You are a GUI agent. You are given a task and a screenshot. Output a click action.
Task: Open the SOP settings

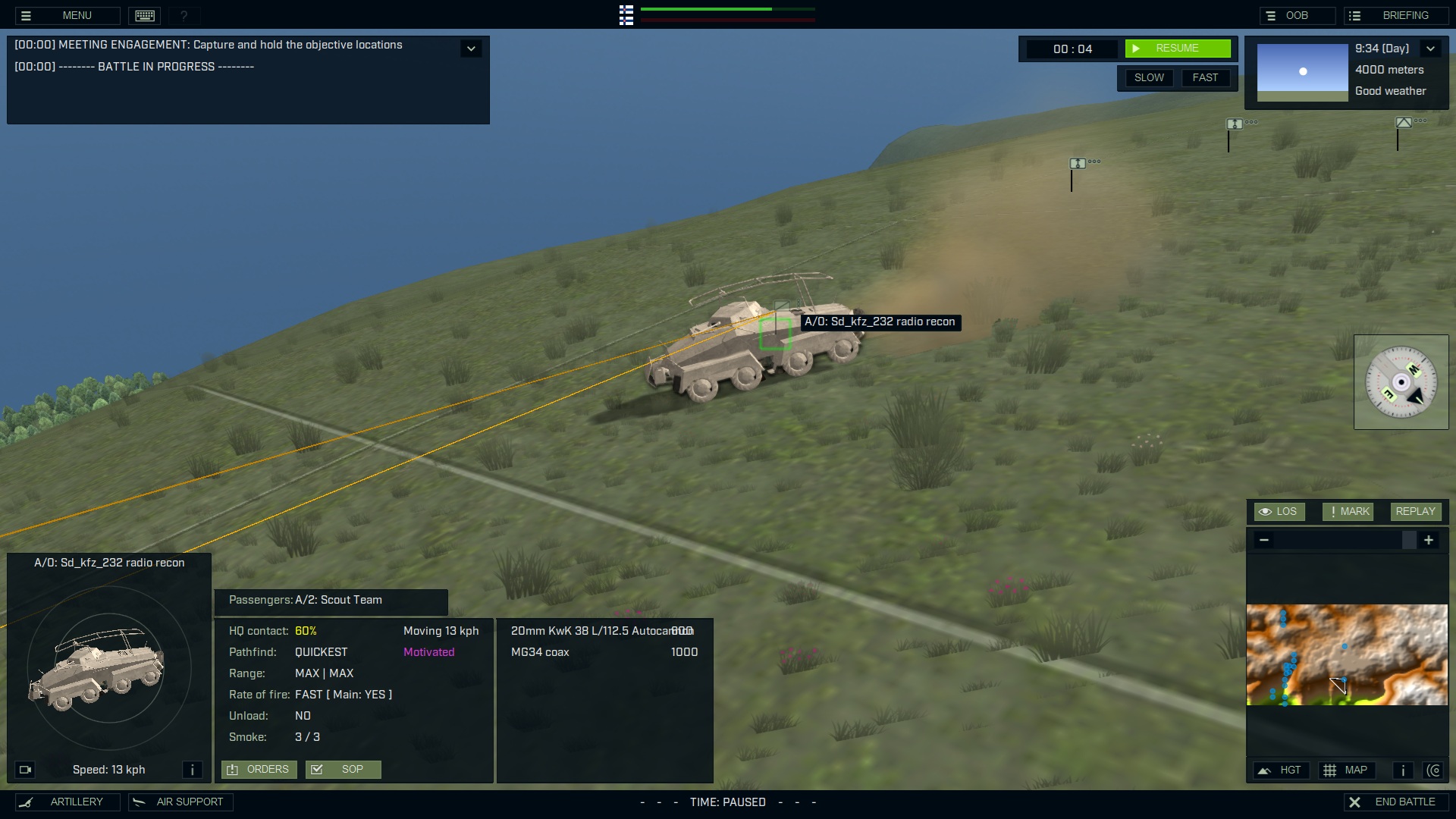click(343, 770)
